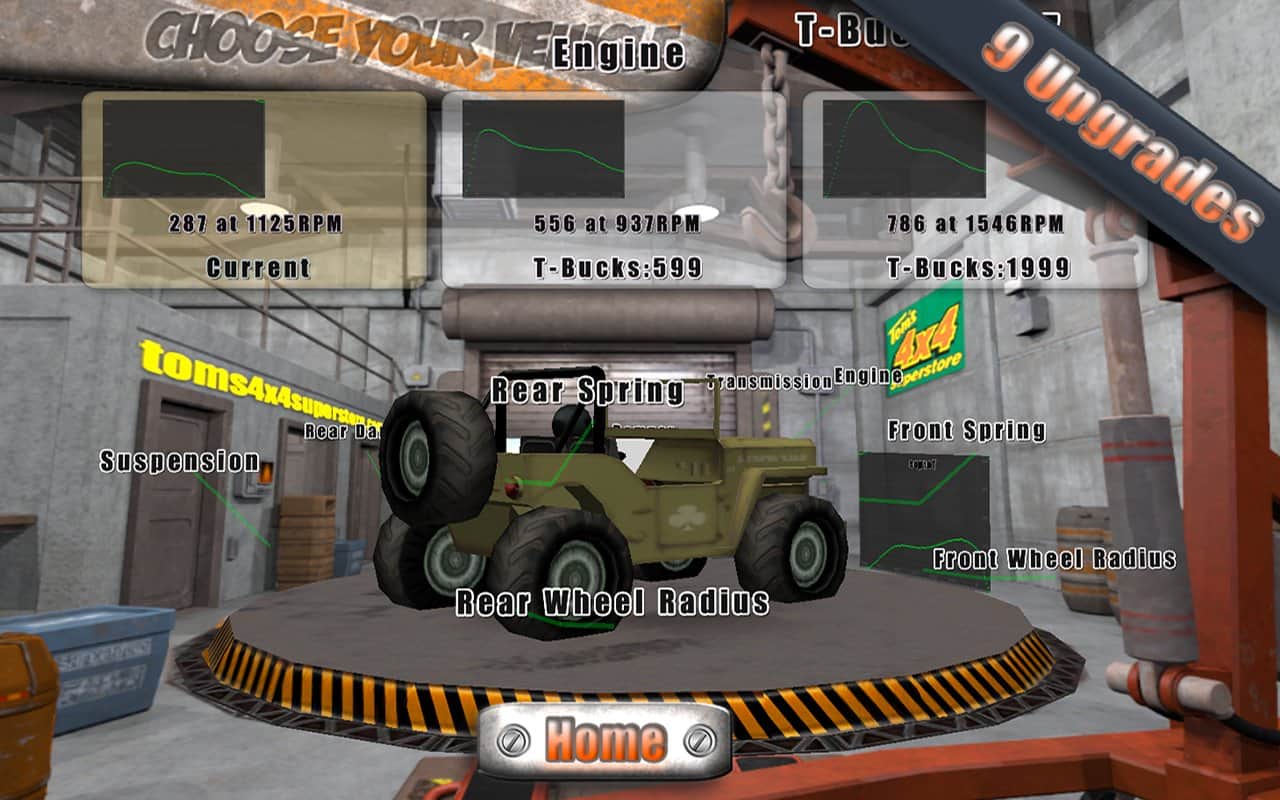Choose the Front Wheel Radius upgrade
1280x800 pixels.
click(x=1054, y=559)
